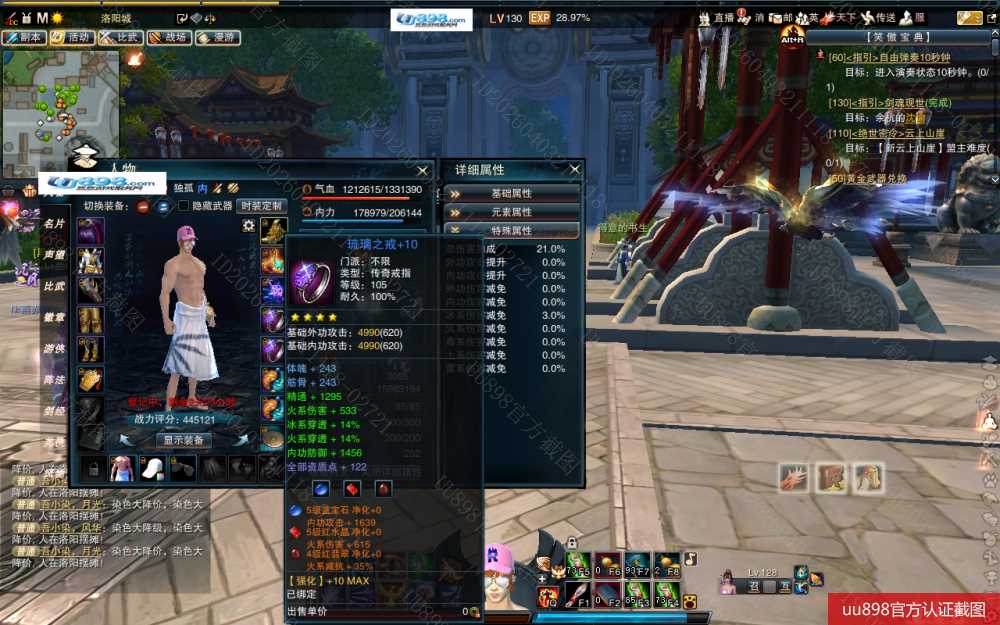The width and height of the screenshot is (1000, 625).
Task: Expand the 基础属性 basic attributes section
Action: coord(511,193)
